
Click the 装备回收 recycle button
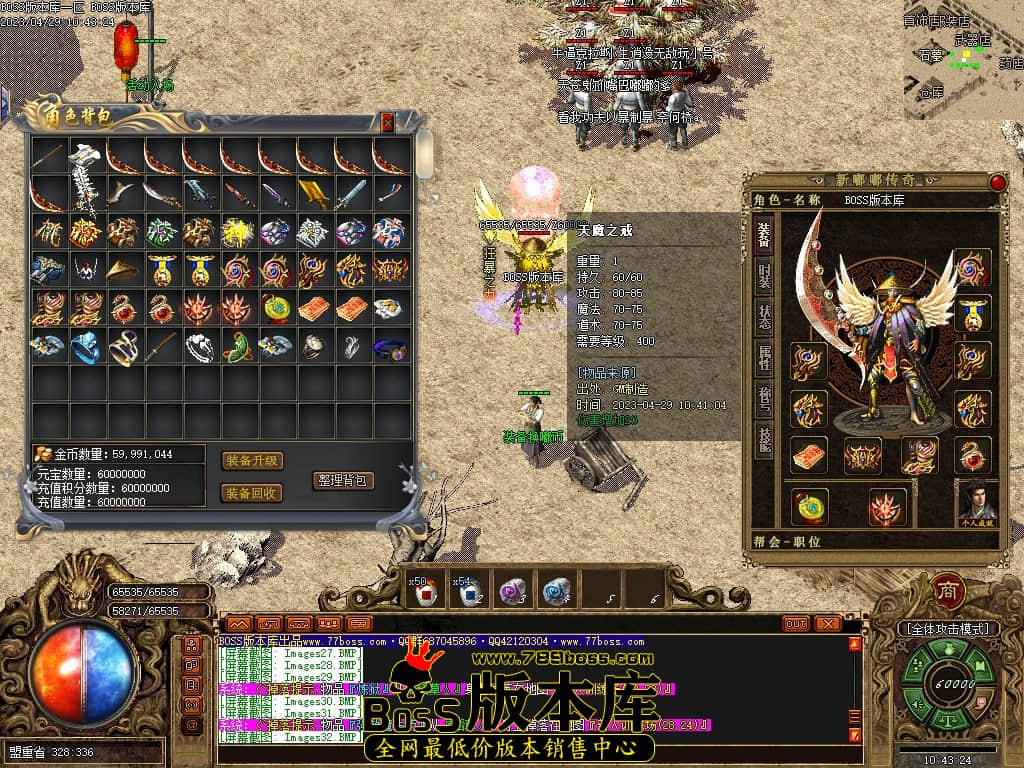point(252,493)
